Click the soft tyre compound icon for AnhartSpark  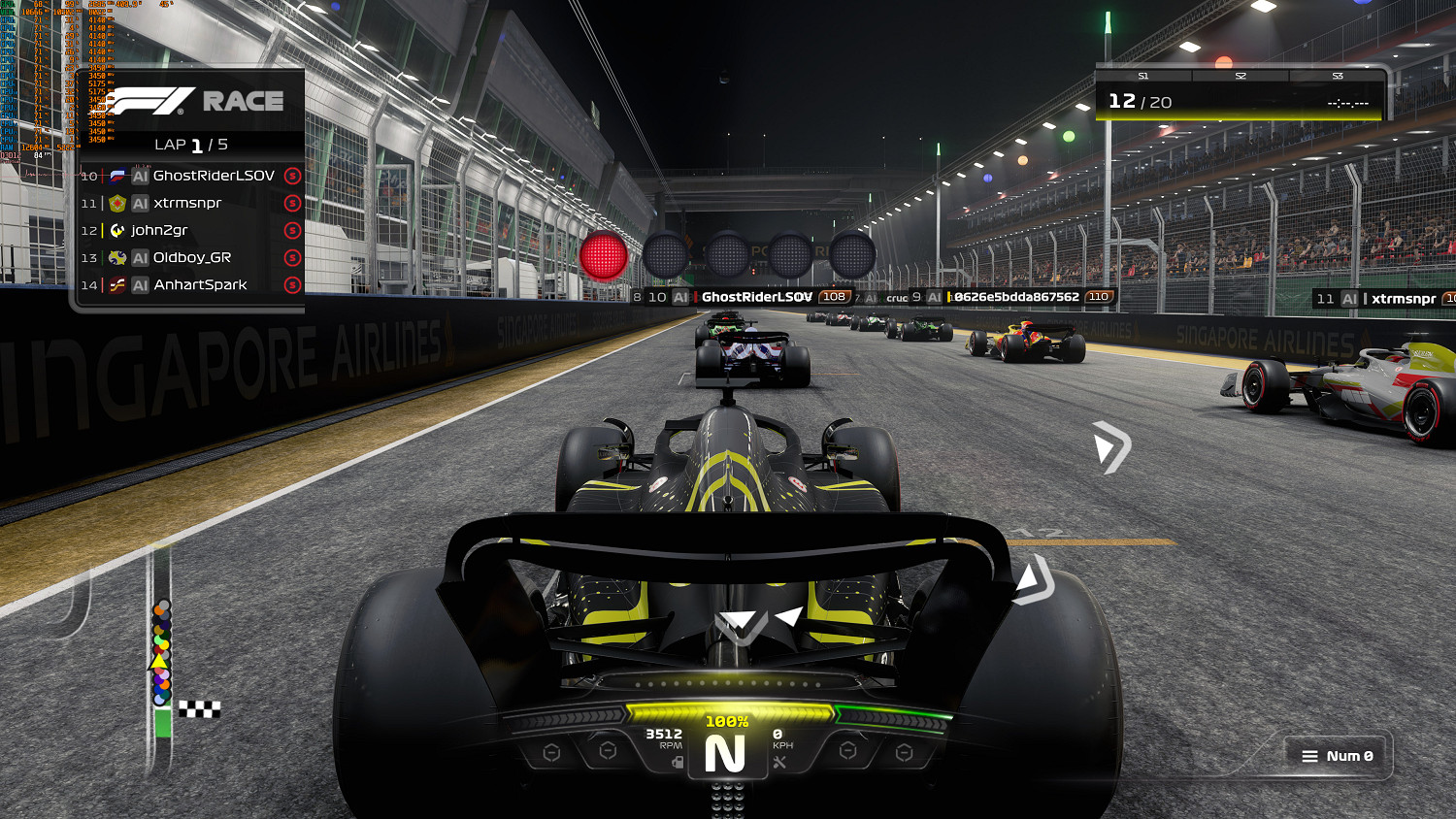291,284
